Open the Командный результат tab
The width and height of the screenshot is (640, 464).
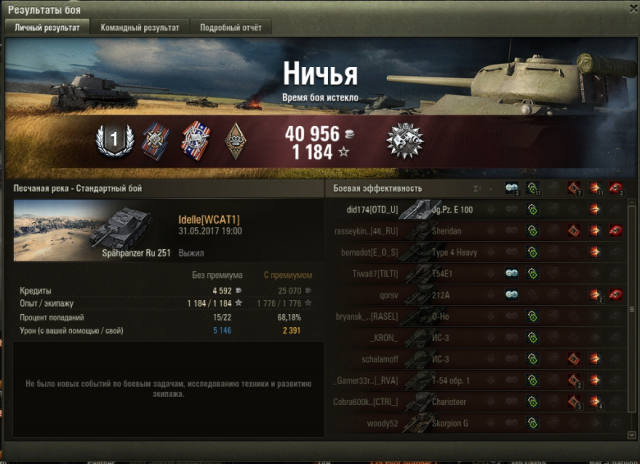[142, 28]
